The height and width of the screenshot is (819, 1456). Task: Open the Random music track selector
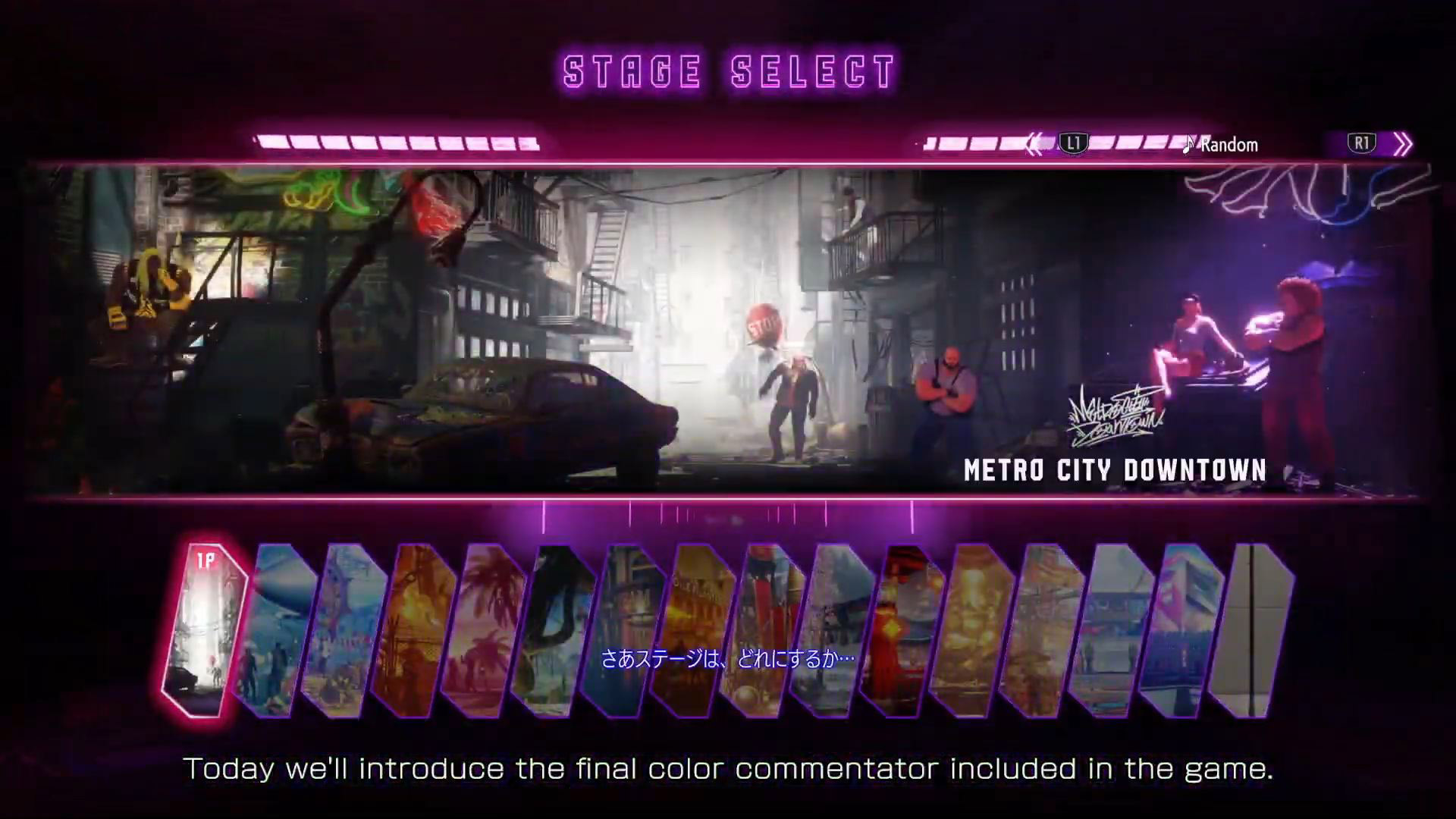pyautogui.click(x=1228, y=144)
